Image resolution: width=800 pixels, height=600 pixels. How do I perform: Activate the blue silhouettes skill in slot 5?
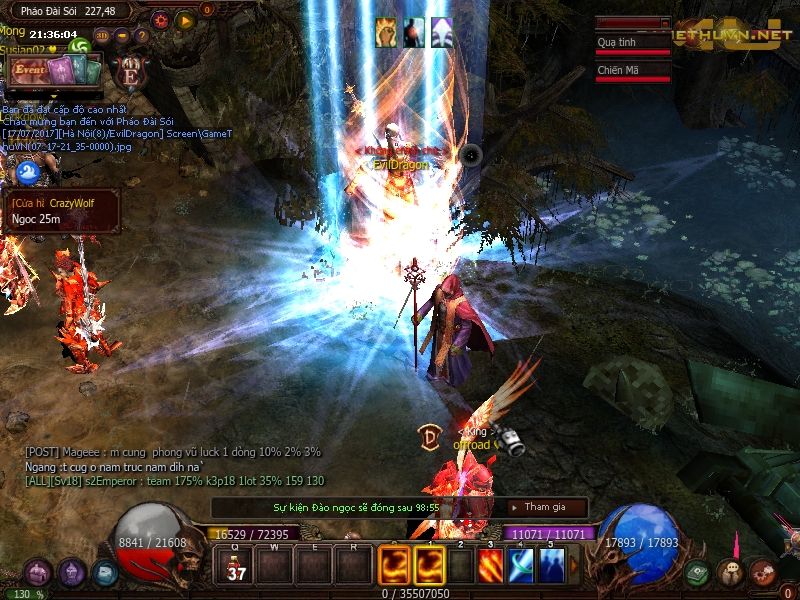point(551,566)
